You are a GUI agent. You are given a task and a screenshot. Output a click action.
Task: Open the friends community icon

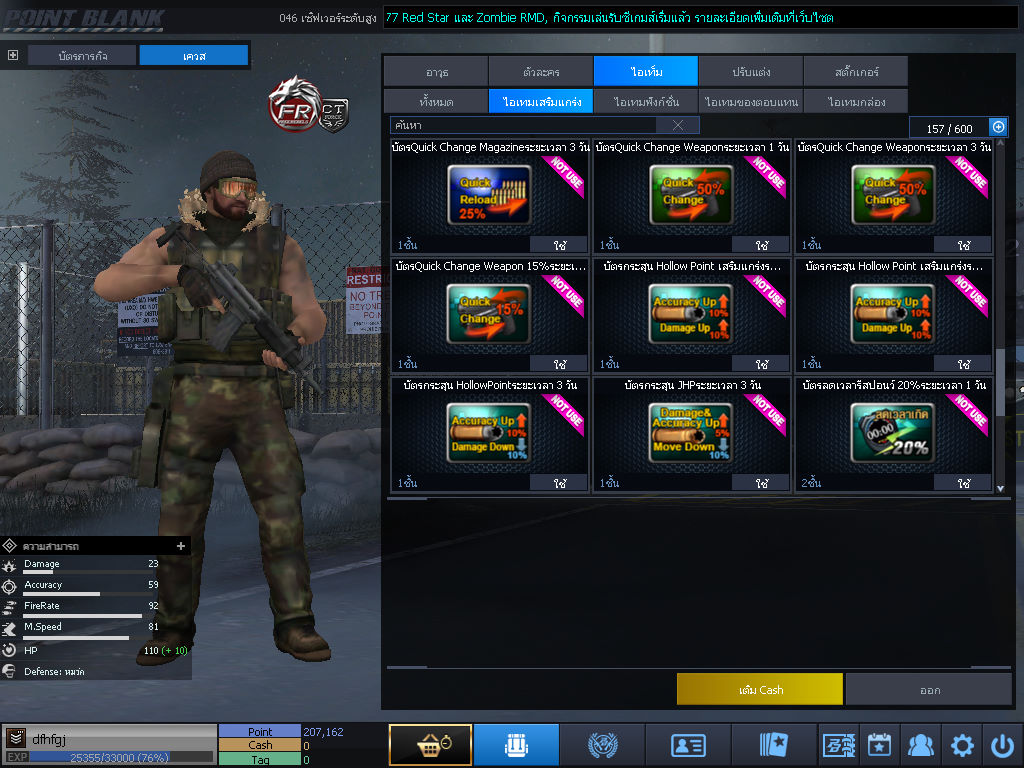pyautogui.click(x=920, y=745)
